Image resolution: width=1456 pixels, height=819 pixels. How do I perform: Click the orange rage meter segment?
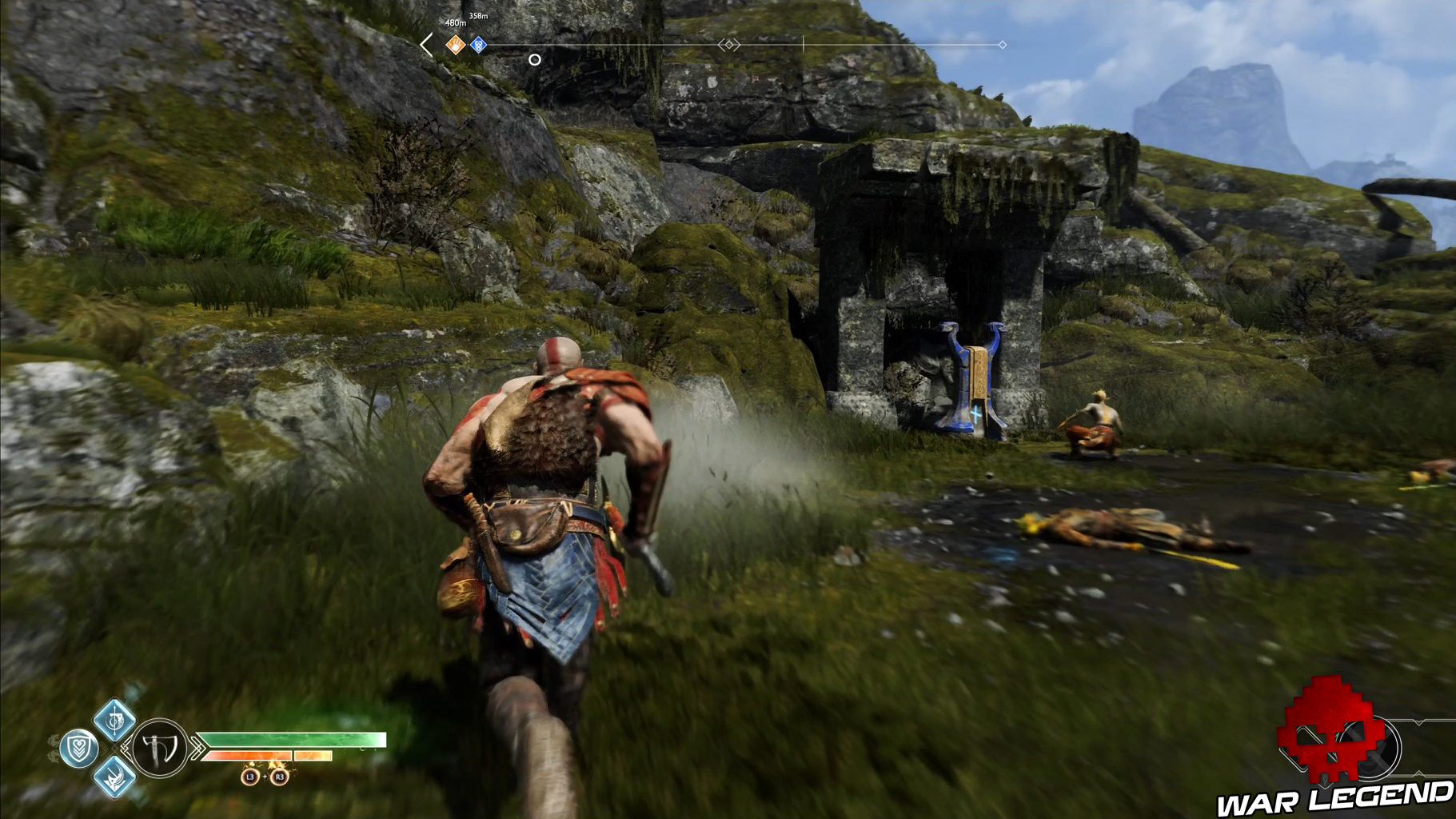(x=248, y=755)
